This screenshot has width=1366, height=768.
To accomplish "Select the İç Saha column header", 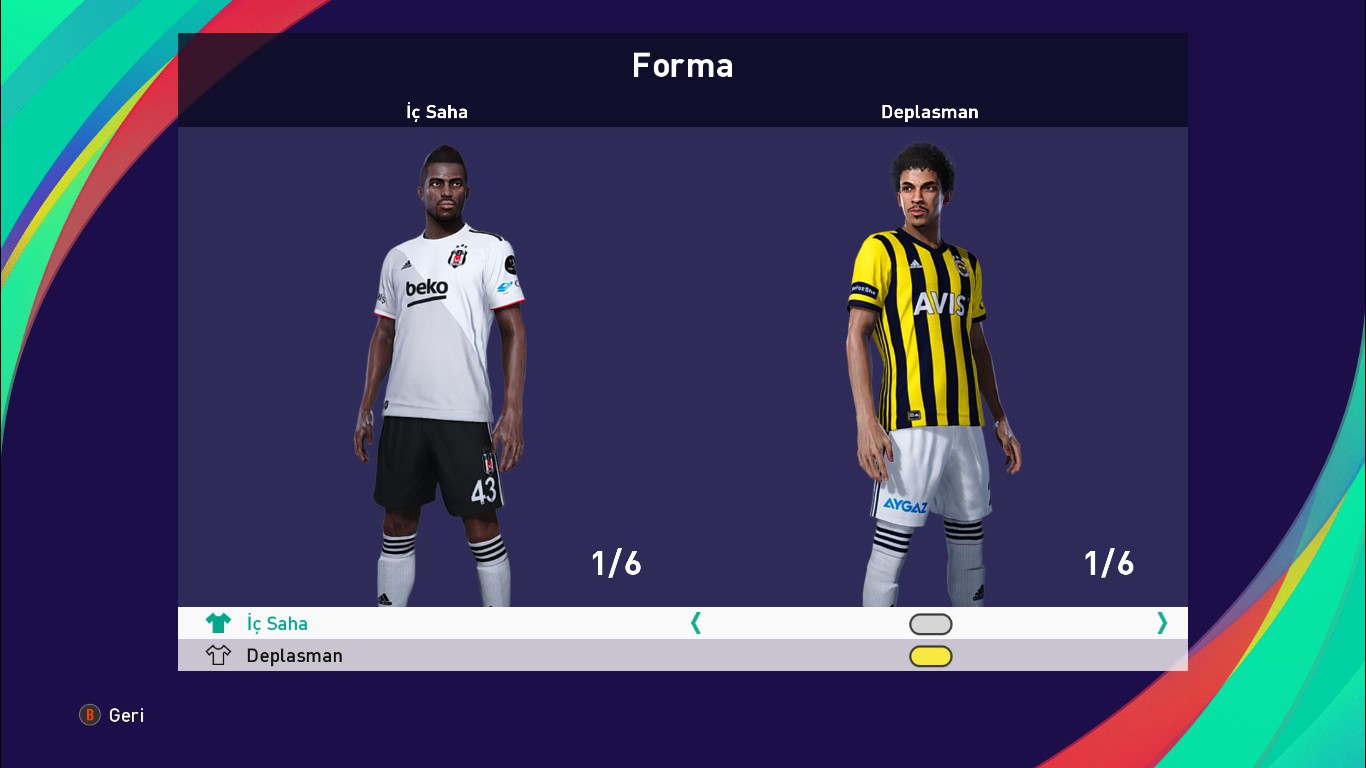I will point(436,112).
